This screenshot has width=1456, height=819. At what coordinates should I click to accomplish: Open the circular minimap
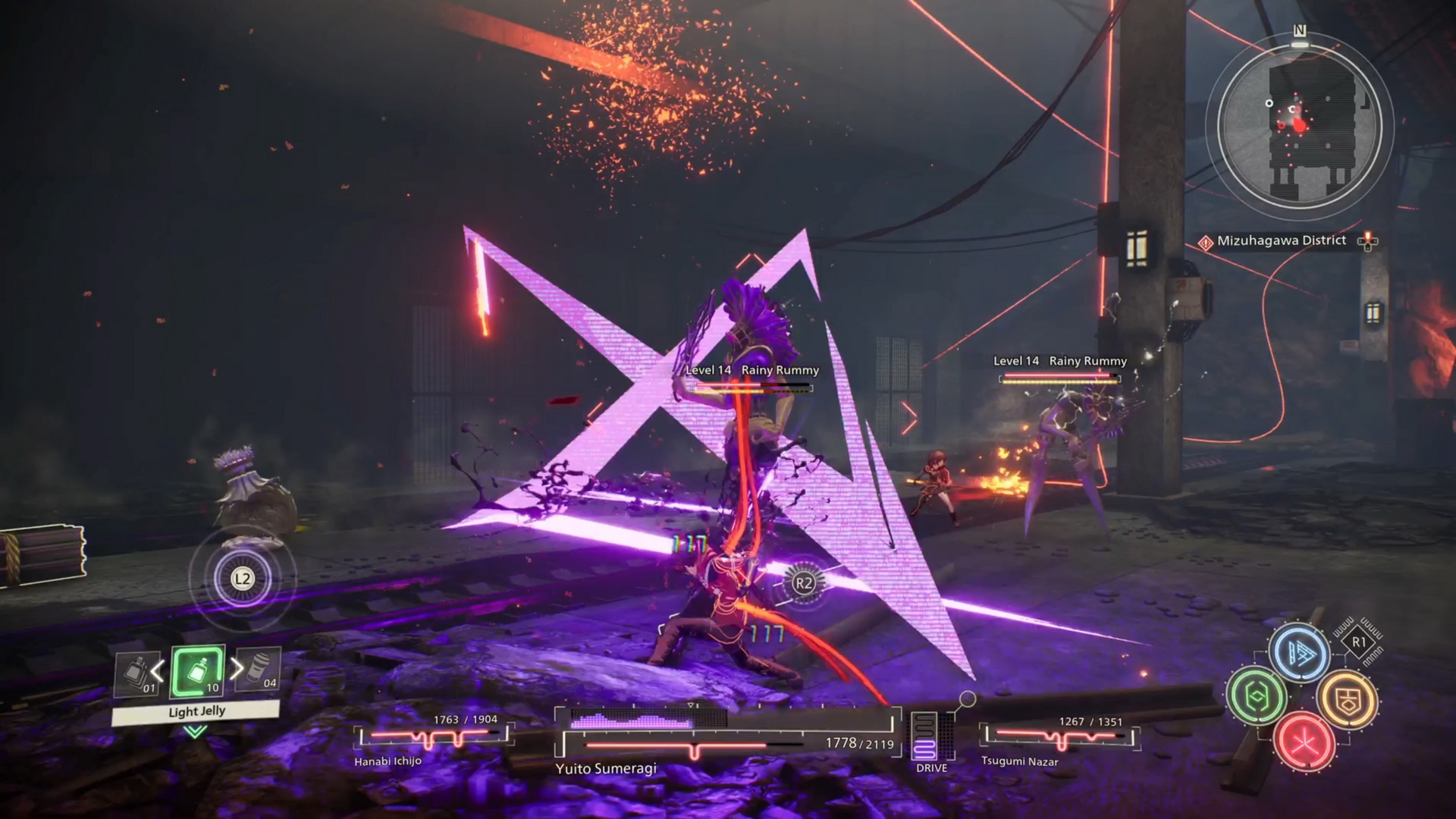coord(1300,126)
